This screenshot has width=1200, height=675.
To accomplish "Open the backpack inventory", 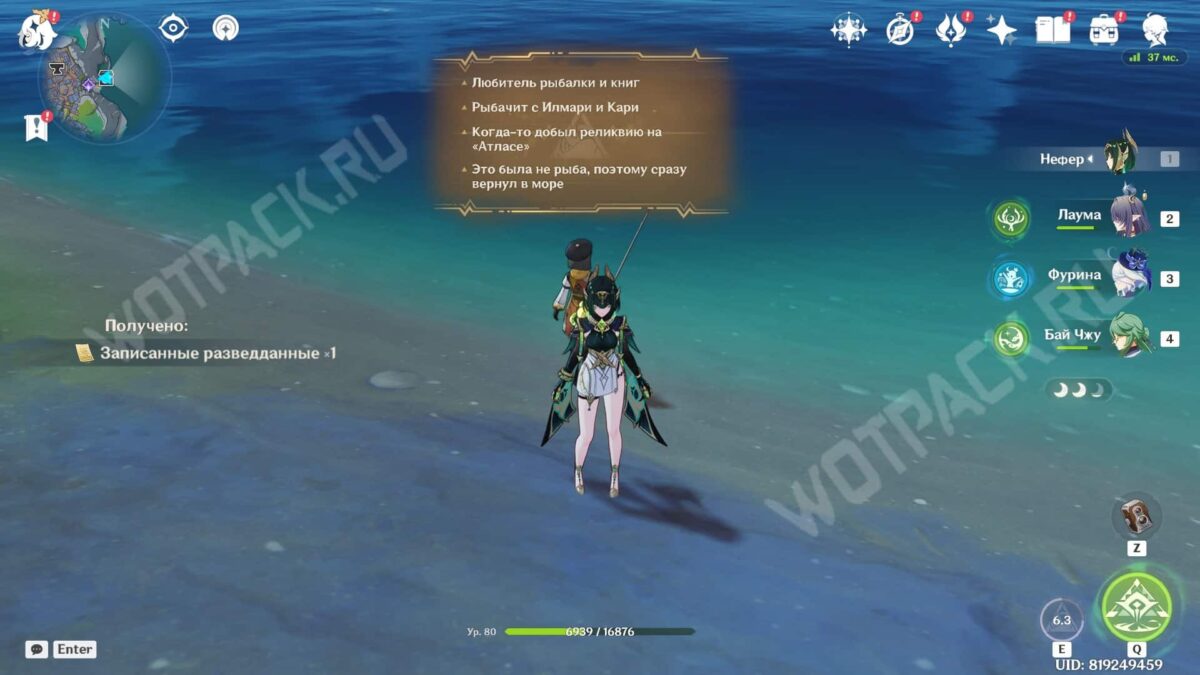I will pos(1104,30).
